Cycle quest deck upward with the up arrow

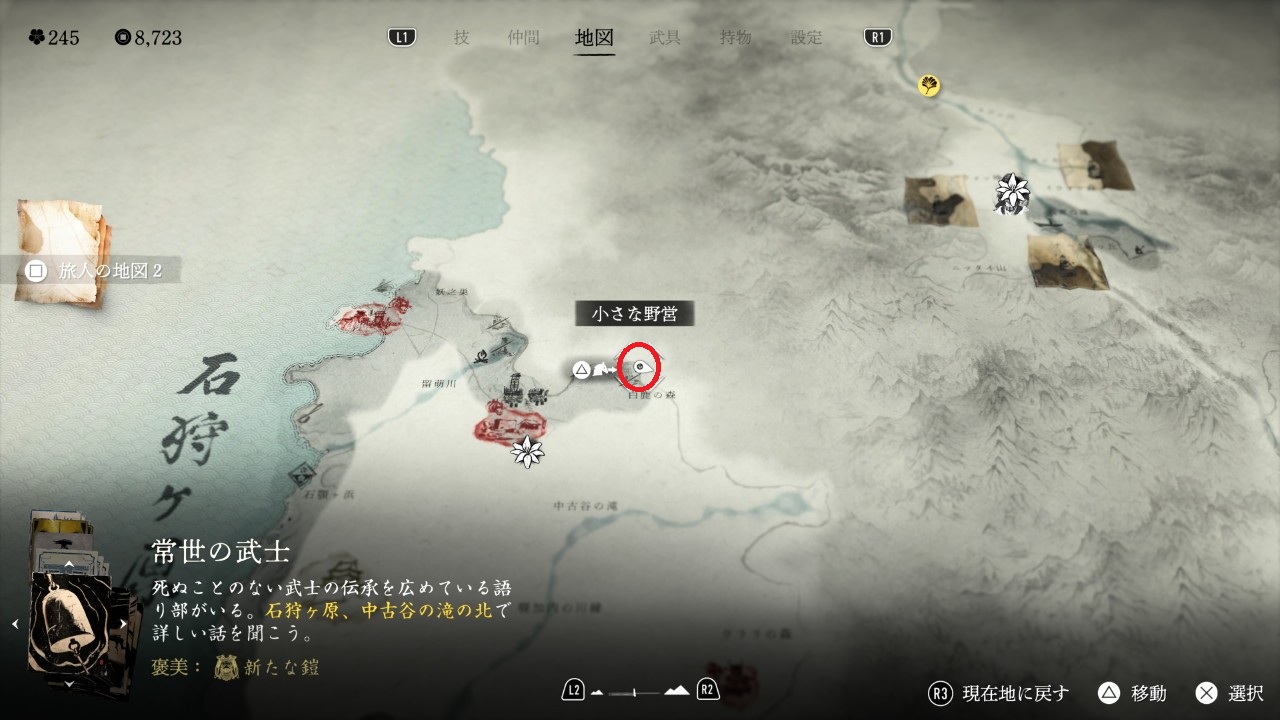(x=68, y=564)
